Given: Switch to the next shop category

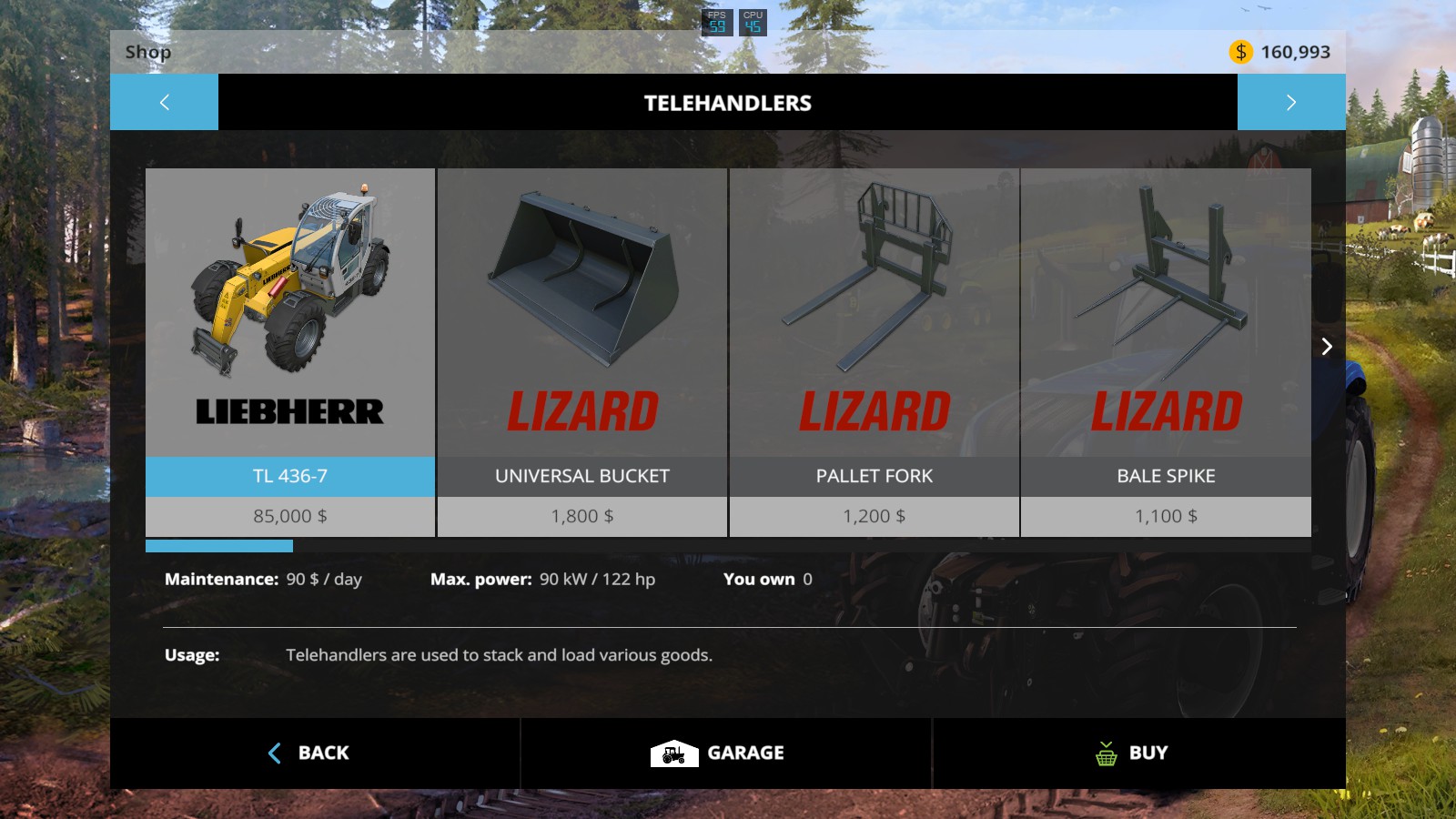Looking at the screenshot, I should pyautogui.click(x=1290, y=102).
